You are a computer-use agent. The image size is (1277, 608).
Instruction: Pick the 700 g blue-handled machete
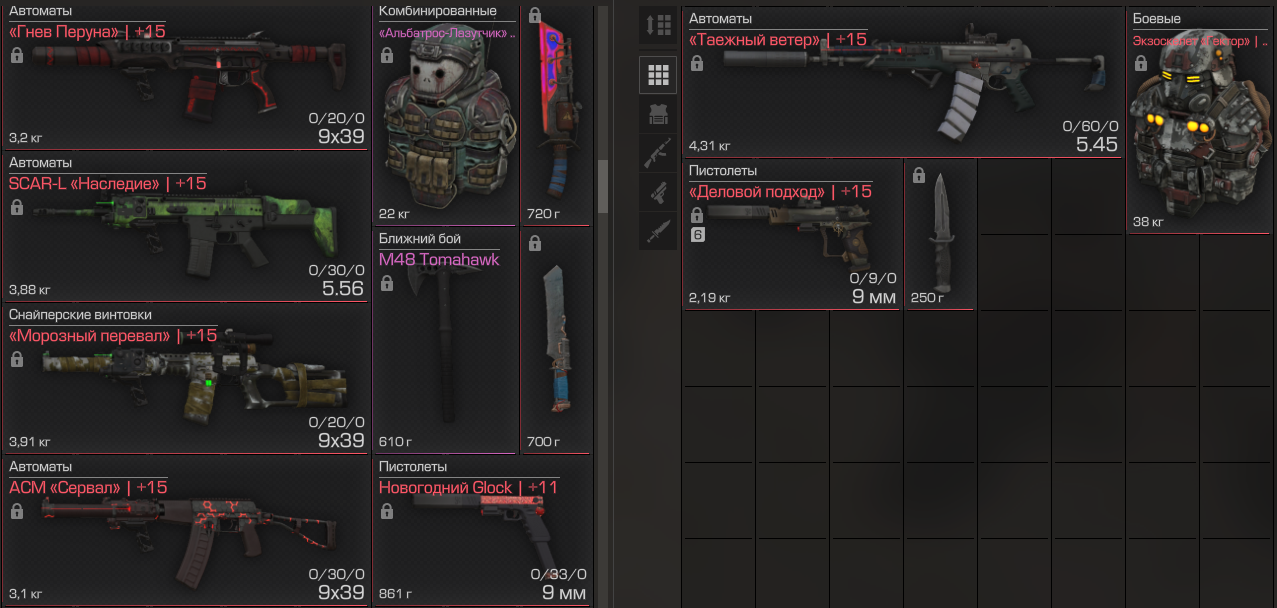[556, 340]
